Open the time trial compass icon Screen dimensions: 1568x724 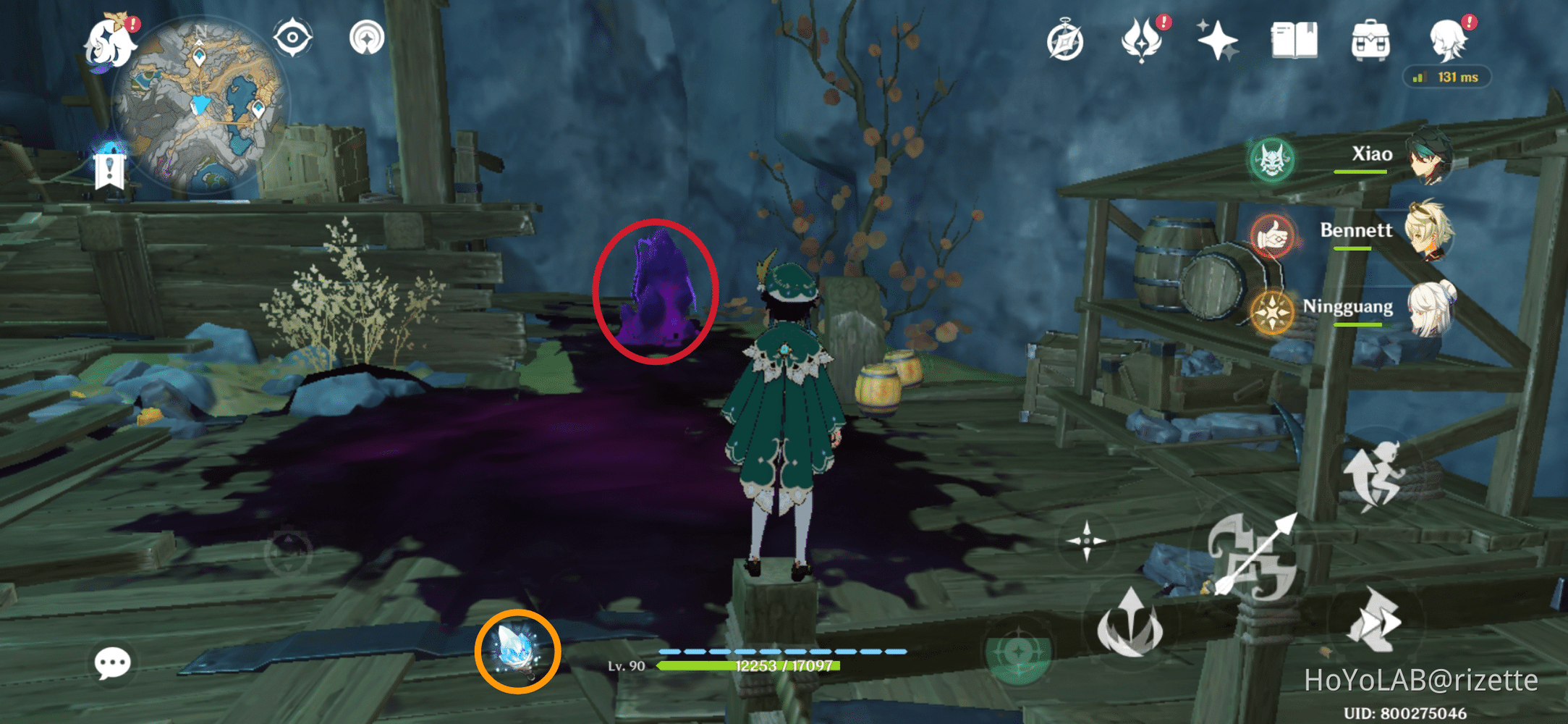pos(1064,42)
